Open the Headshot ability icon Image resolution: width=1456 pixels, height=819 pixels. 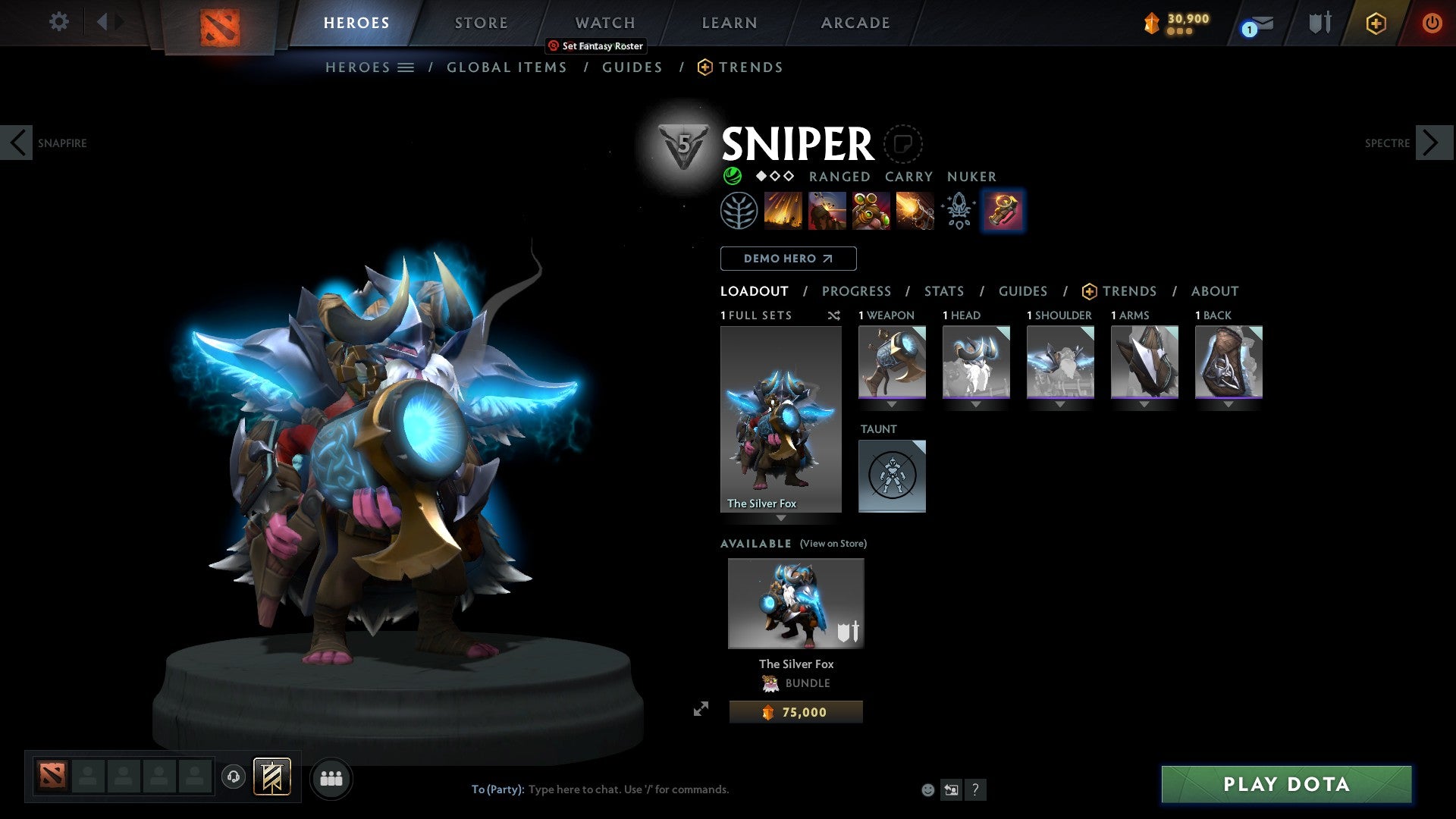(827, 211)
